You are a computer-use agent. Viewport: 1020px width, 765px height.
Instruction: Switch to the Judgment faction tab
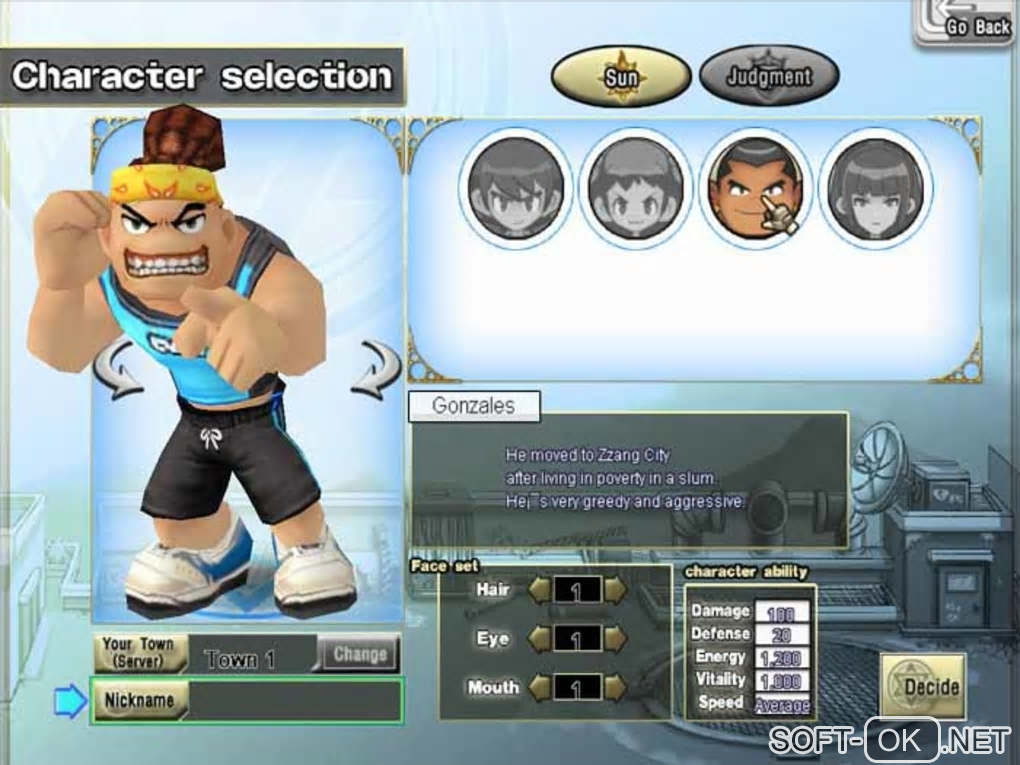768,75
